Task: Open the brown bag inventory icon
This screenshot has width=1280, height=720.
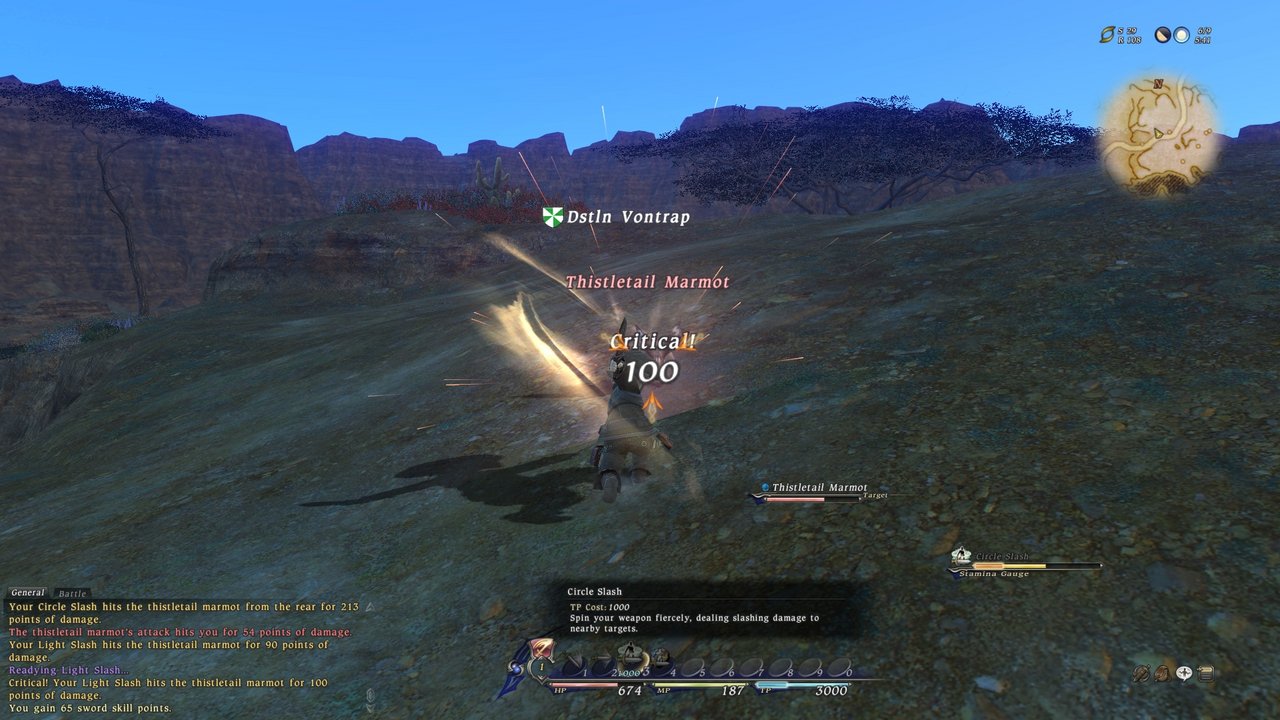Action: tap(1162, 674)
